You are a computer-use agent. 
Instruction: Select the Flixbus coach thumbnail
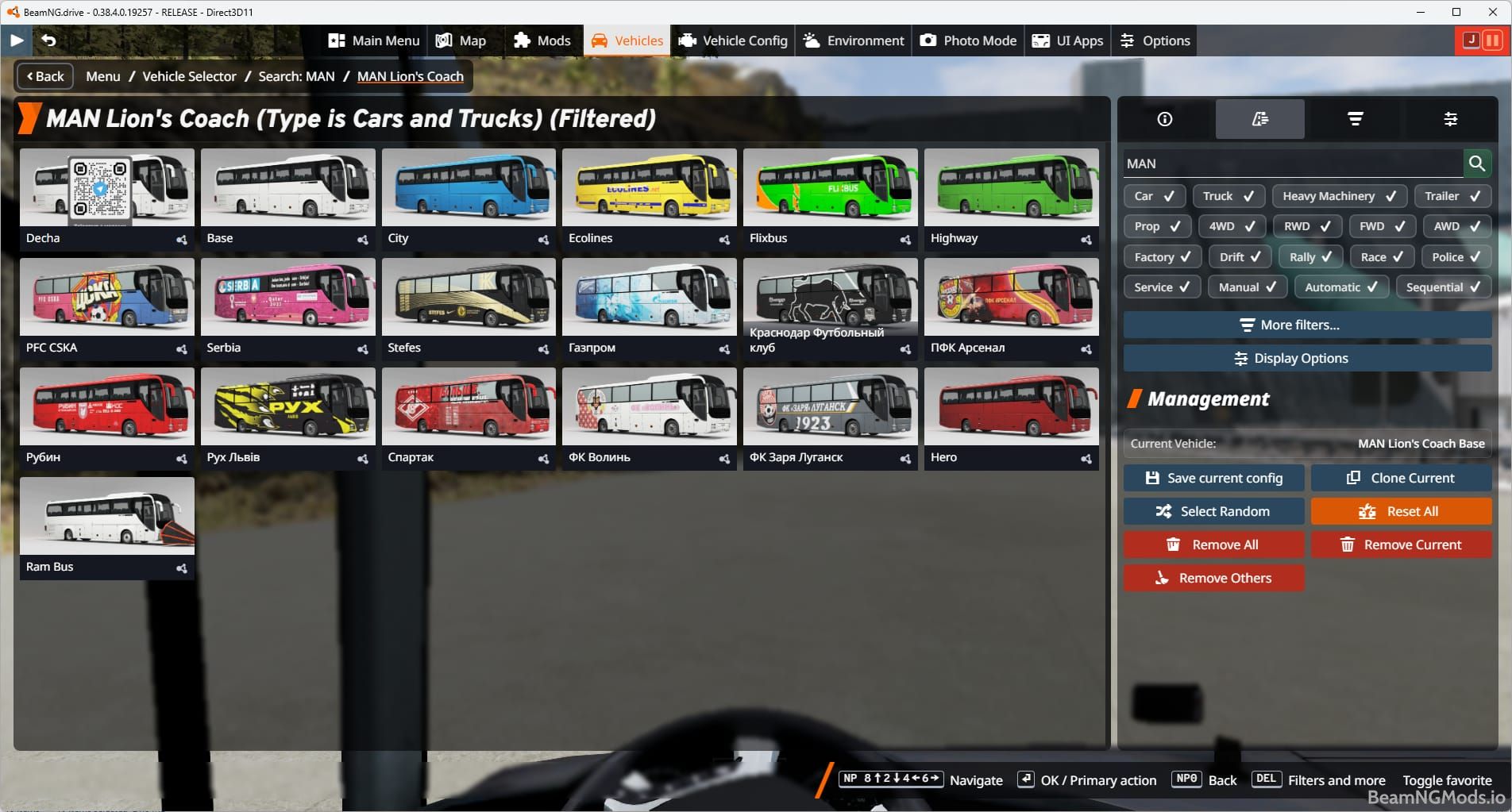[830, 188]
